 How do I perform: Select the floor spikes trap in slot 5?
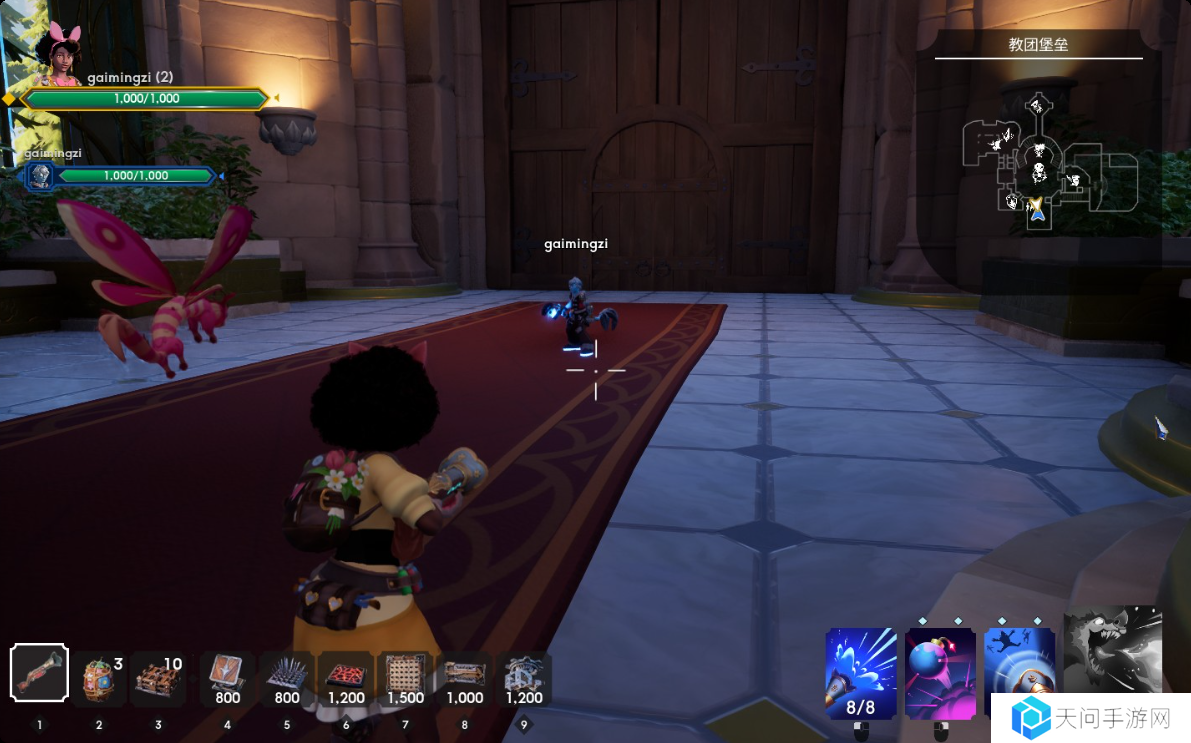(287, 678)
